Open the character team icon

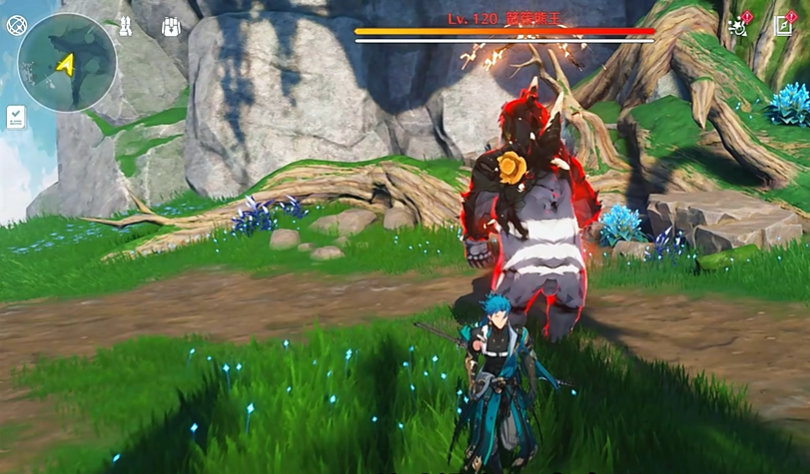[x=125, y=26]
